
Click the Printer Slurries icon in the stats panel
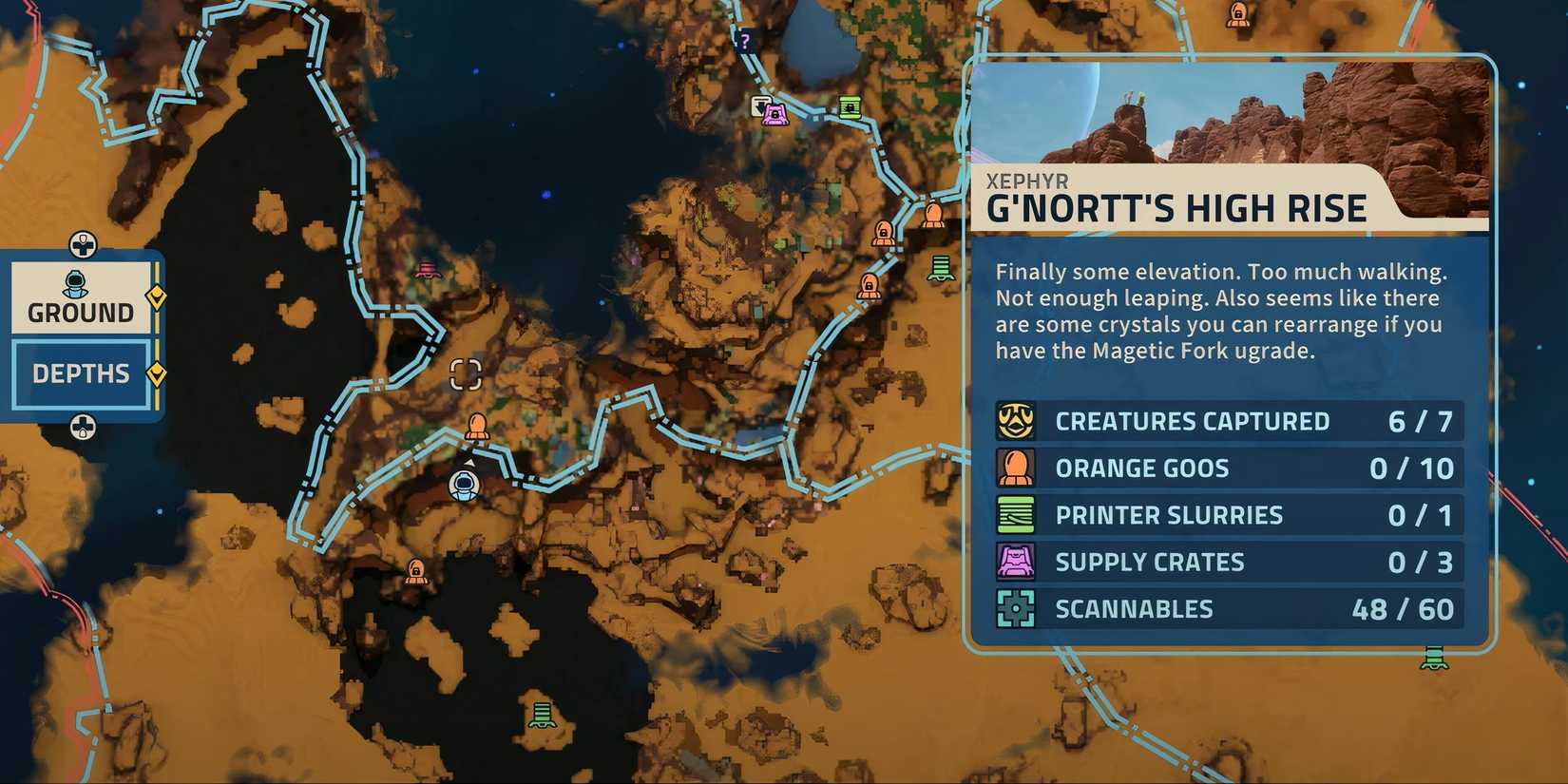click(1016, 513)
